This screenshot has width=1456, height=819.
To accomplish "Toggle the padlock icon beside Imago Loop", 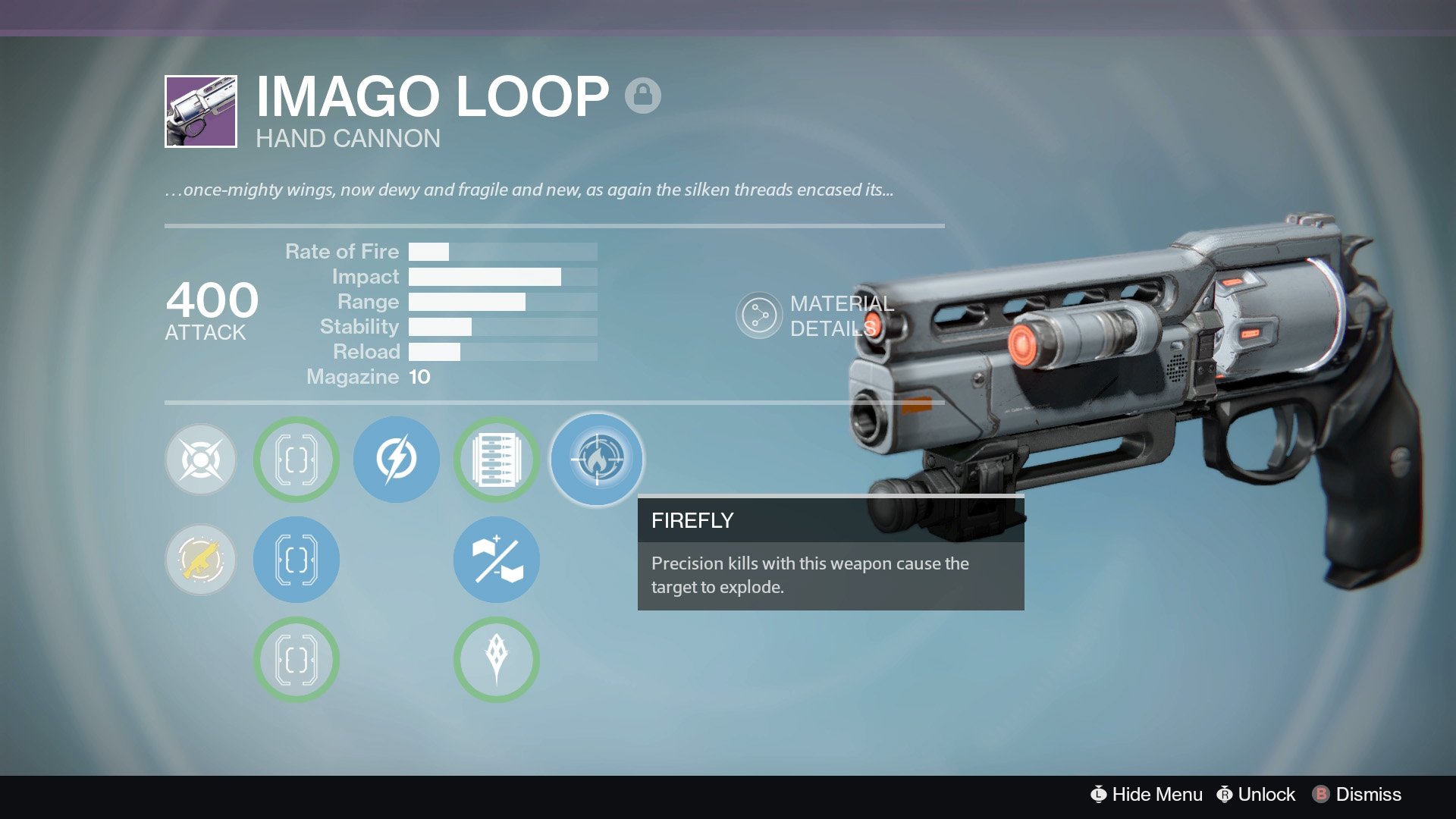I will (x=643, y=96).
